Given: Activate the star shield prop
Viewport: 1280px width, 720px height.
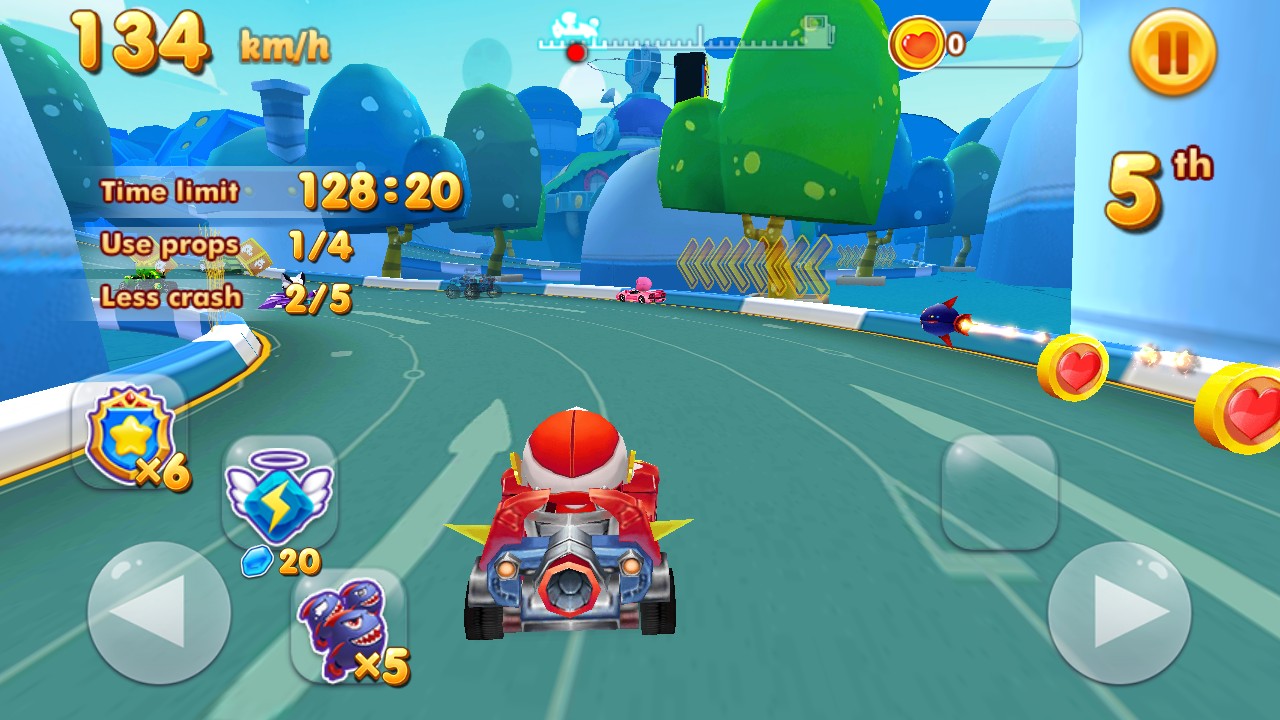Looking at the screenshot, I should pos(130,435).
